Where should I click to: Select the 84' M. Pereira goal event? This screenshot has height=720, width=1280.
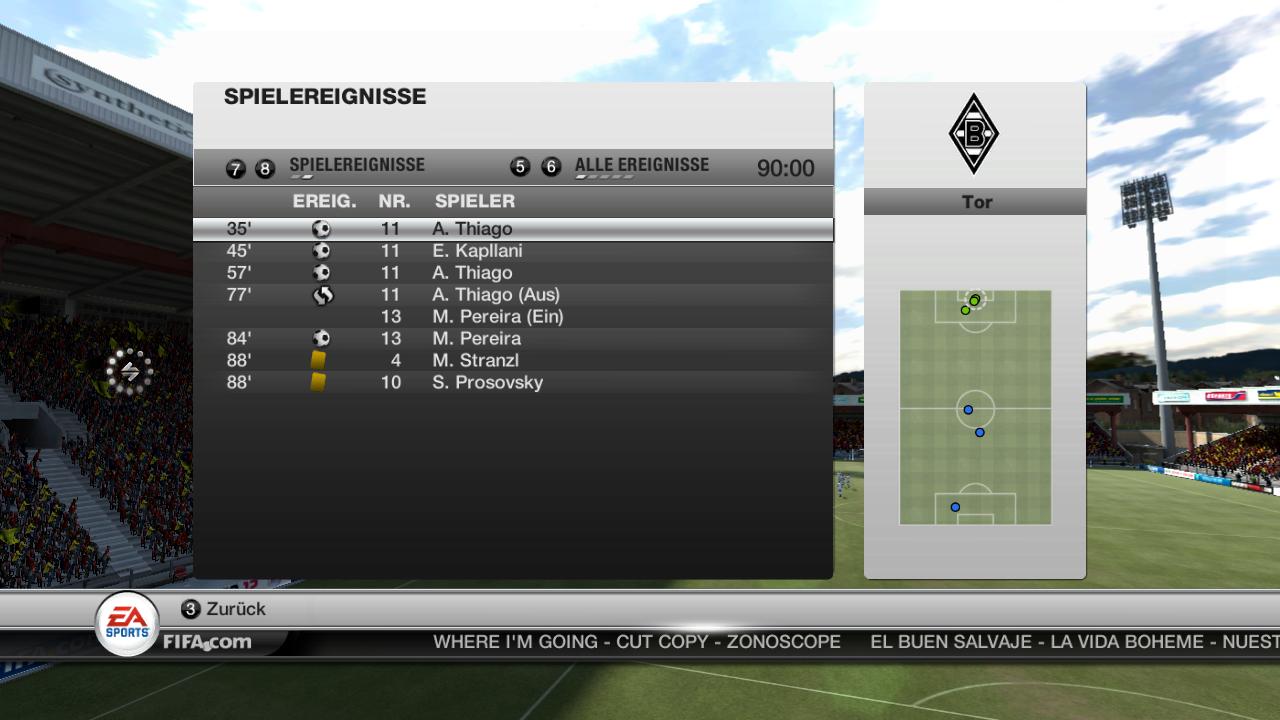[512, 339]
